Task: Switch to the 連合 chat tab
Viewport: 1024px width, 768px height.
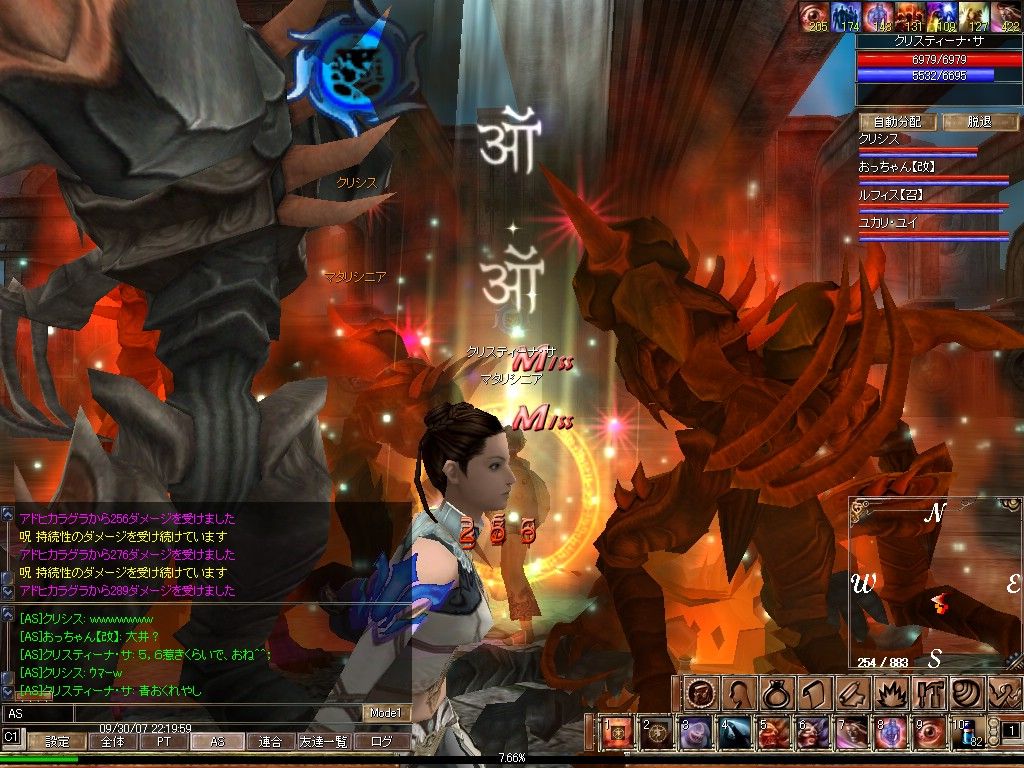Action: [270, 742]
